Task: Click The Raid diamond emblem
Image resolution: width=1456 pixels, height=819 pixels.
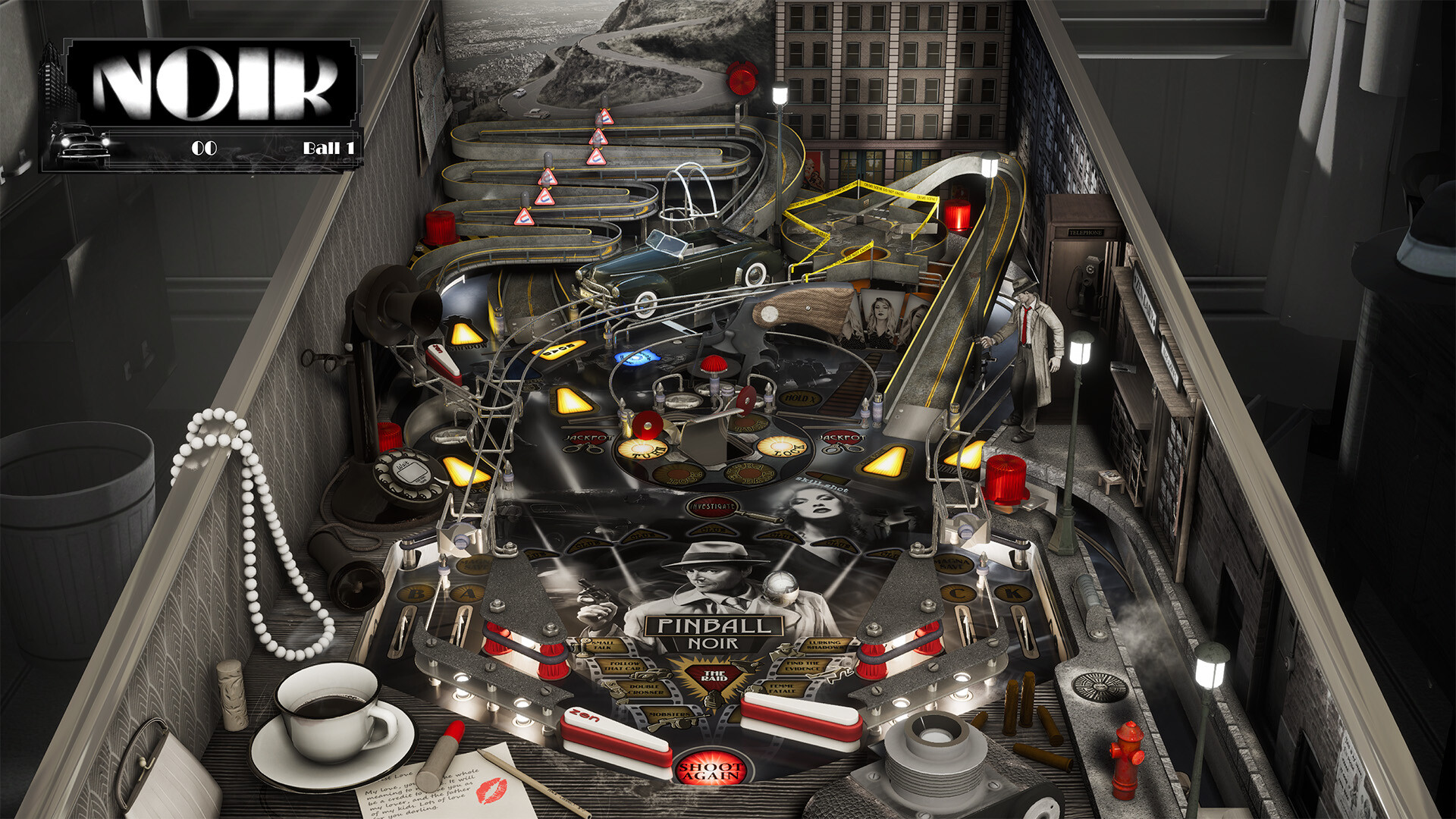Action: click(x=716, y=675)
